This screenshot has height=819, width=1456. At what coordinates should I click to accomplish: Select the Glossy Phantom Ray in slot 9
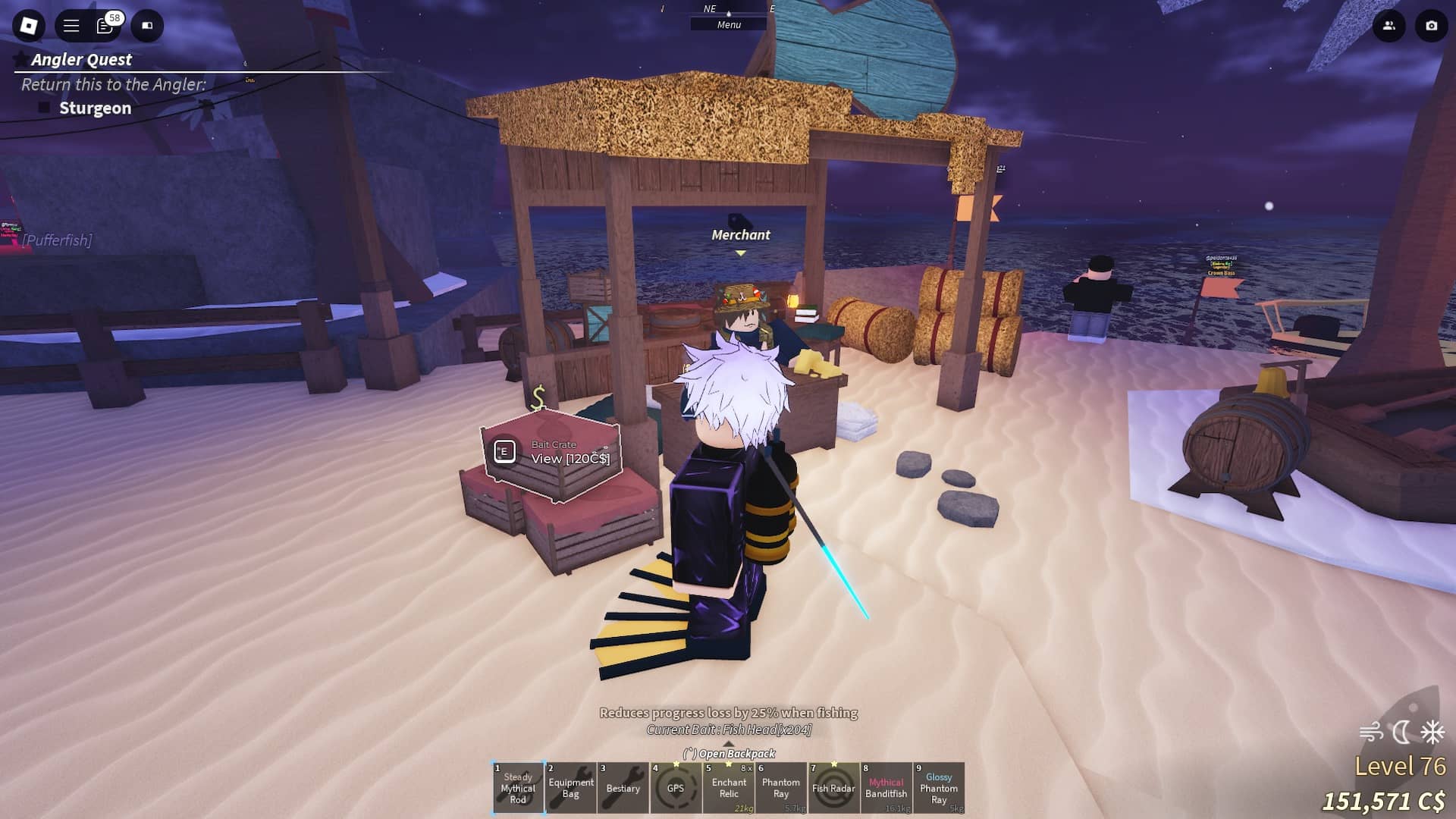939,789
